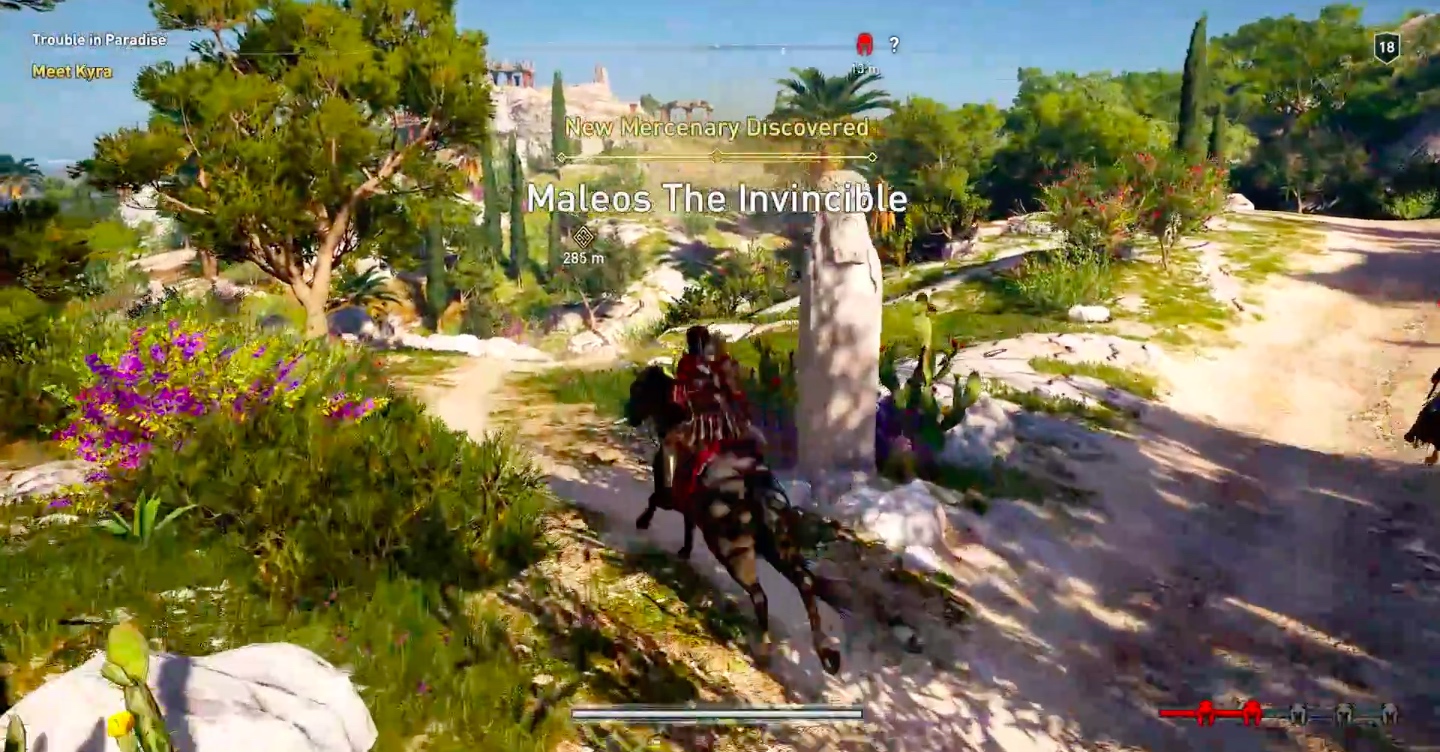
Task: Open the level 18 shield badge
Action: point(1386,47)
